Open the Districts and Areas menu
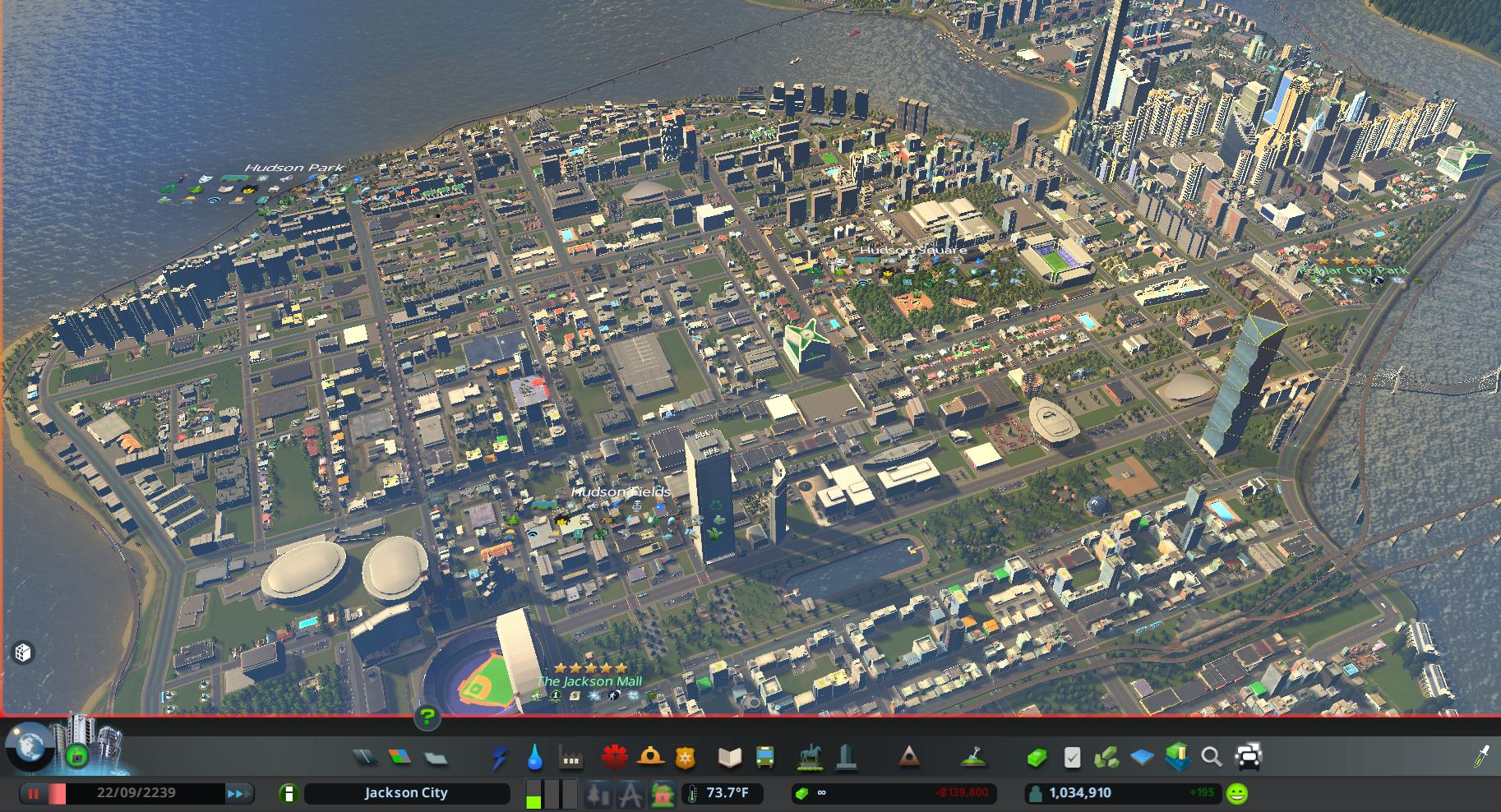The image size is (1501, 812). pos(436,757)
